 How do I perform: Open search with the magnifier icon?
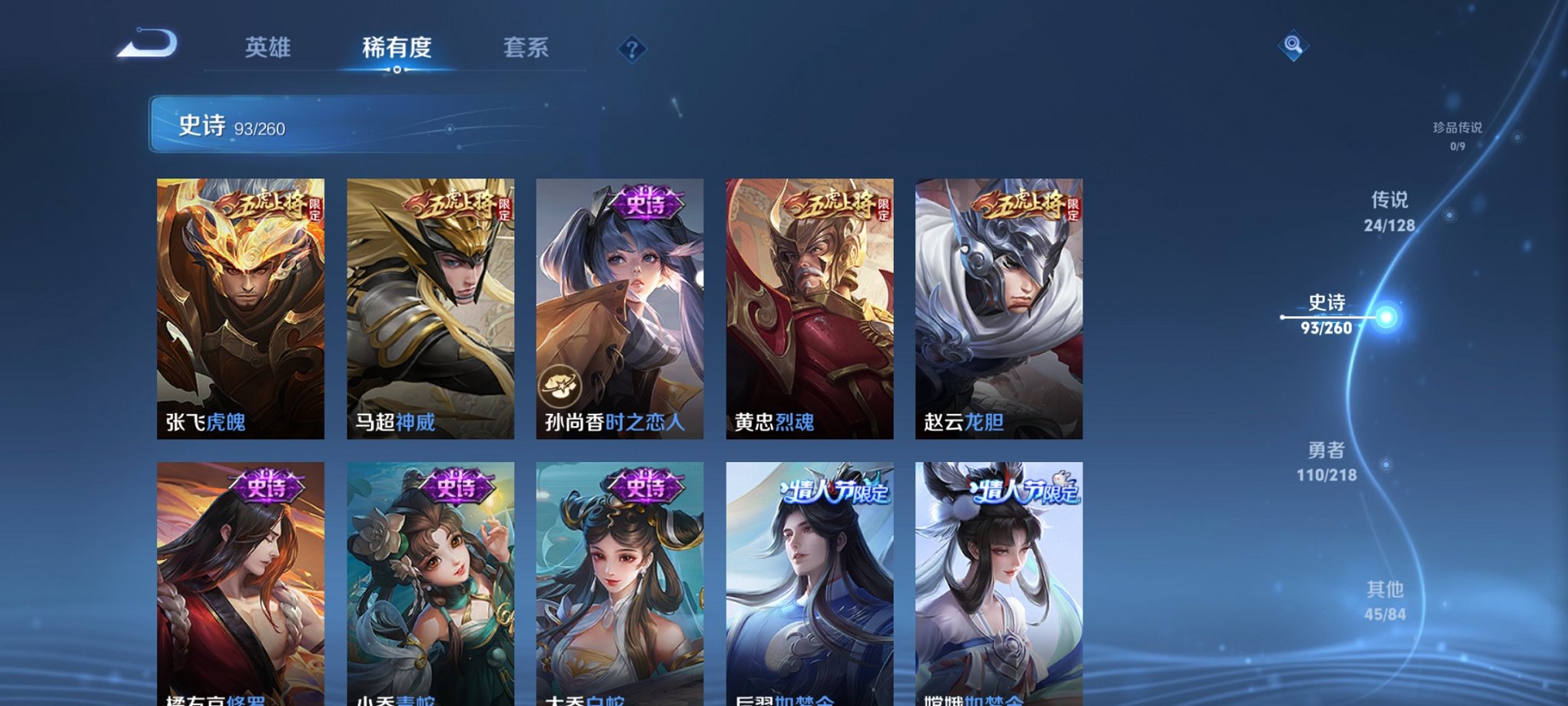coord(1294,48)
